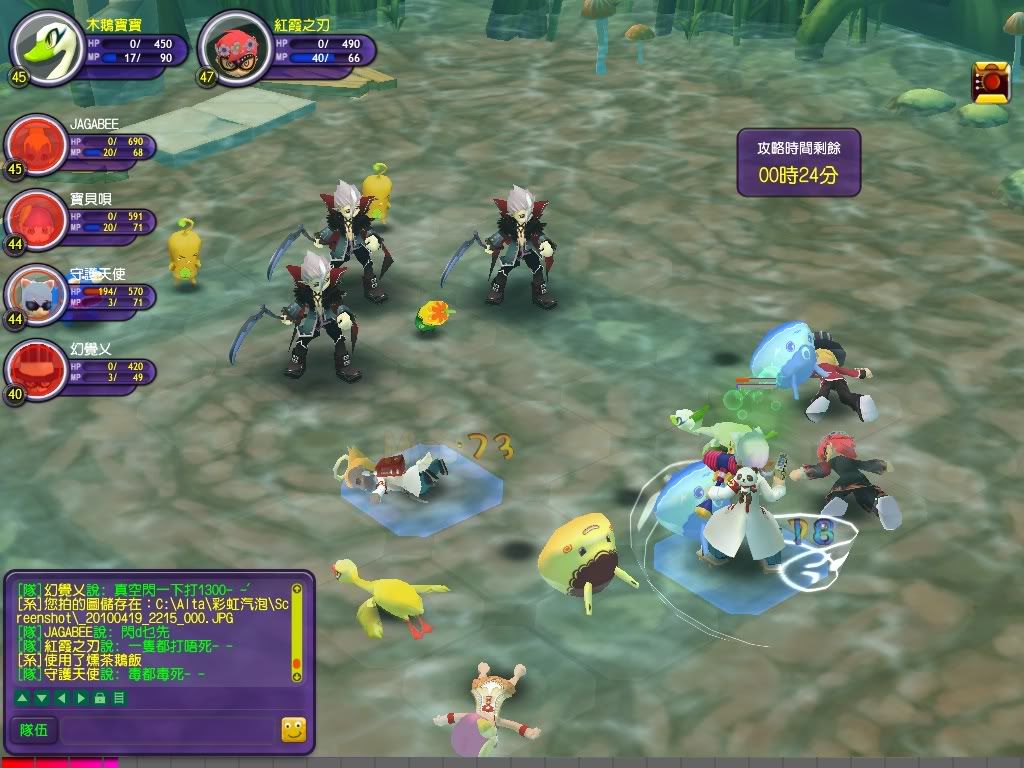Toggle the chat window lock
Viewport: 1024px width, 768px height.
(x=100, y=697)
